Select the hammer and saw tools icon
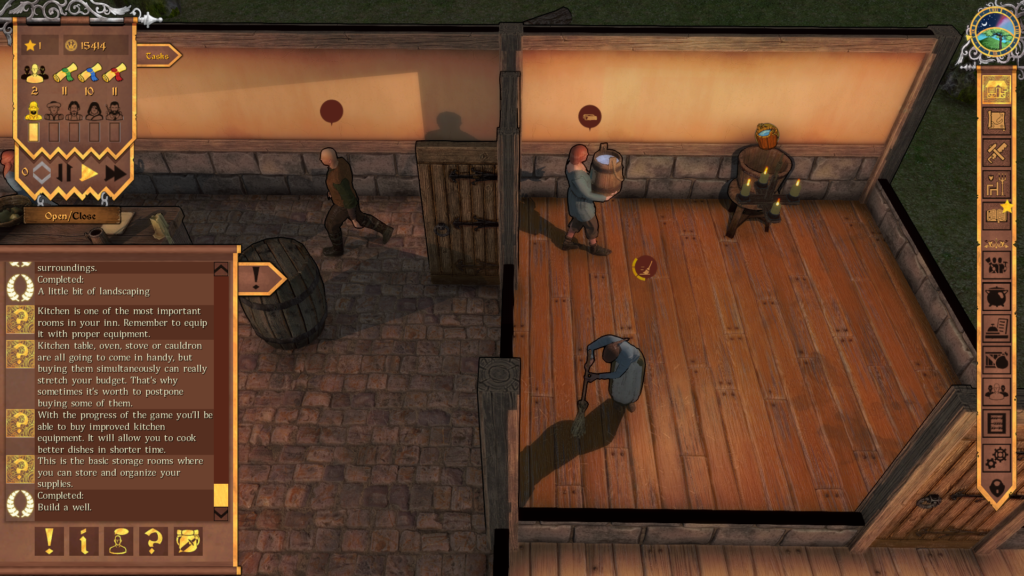 tap(995, 152)
